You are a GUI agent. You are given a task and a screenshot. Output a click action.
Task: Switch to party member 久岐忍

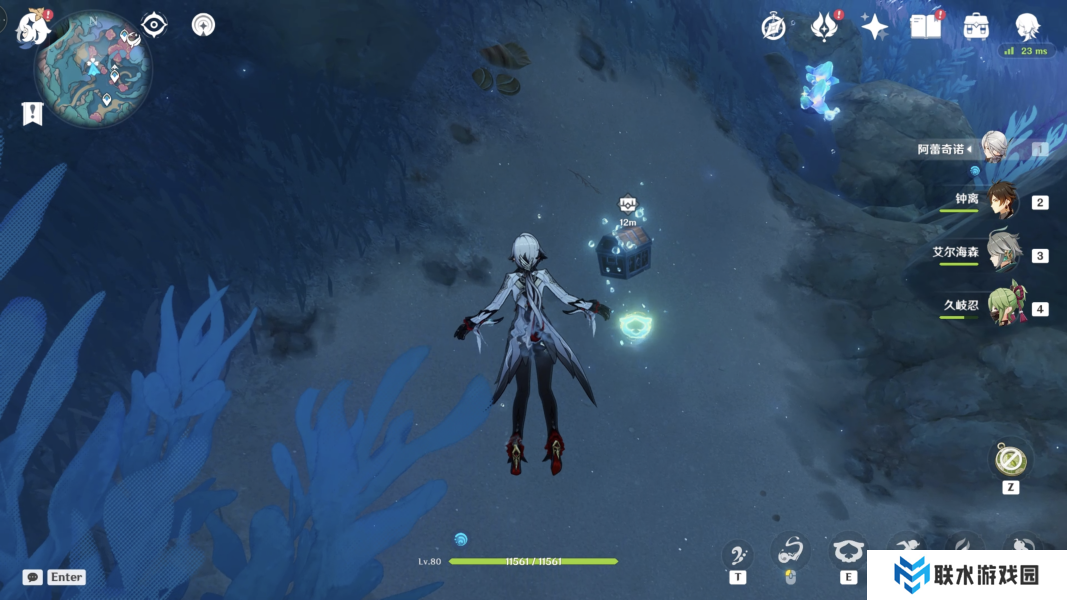[1003, 307]
